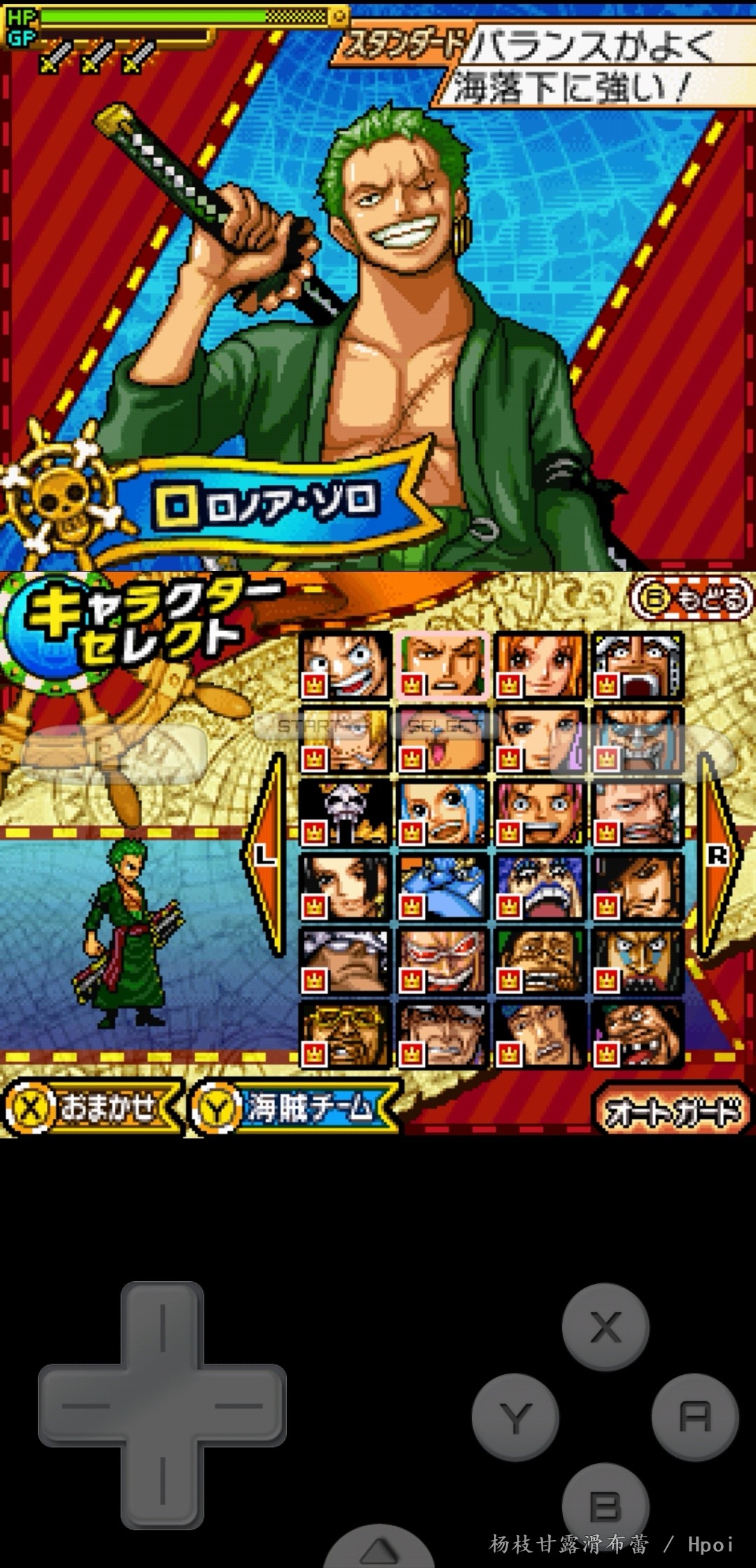Screen dimensions: 756x1568
Task: Pick the blue fish-man Jinbe portrait
Action: click(442, 887)
